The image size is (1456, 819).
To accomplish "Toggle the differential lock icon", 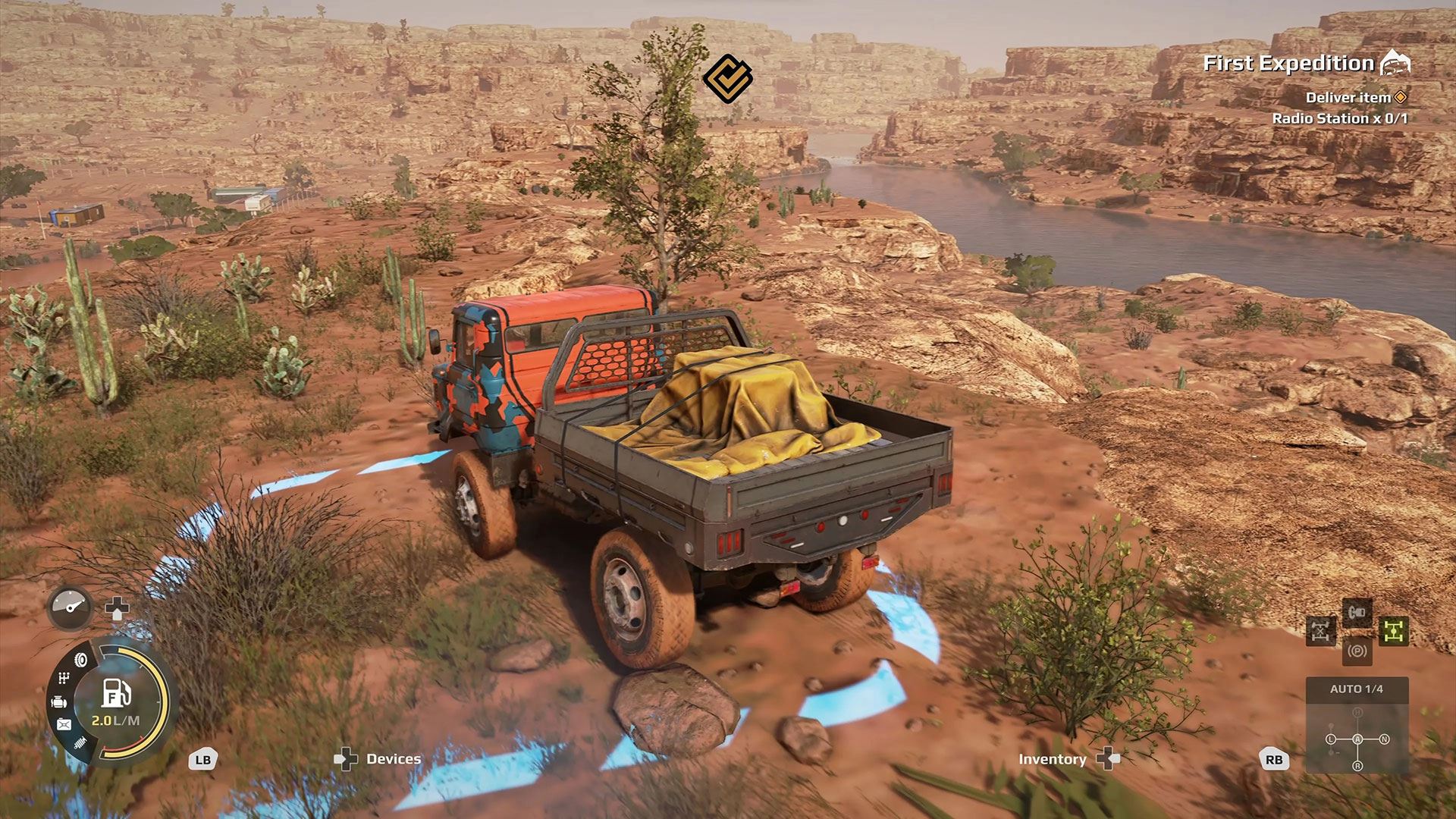I will point(1321,631).
